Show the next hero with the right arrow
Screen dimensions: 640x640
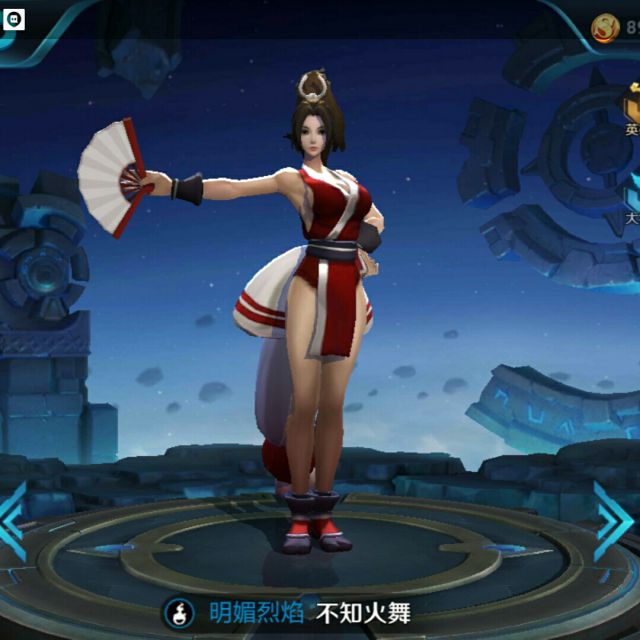point(612,521)
